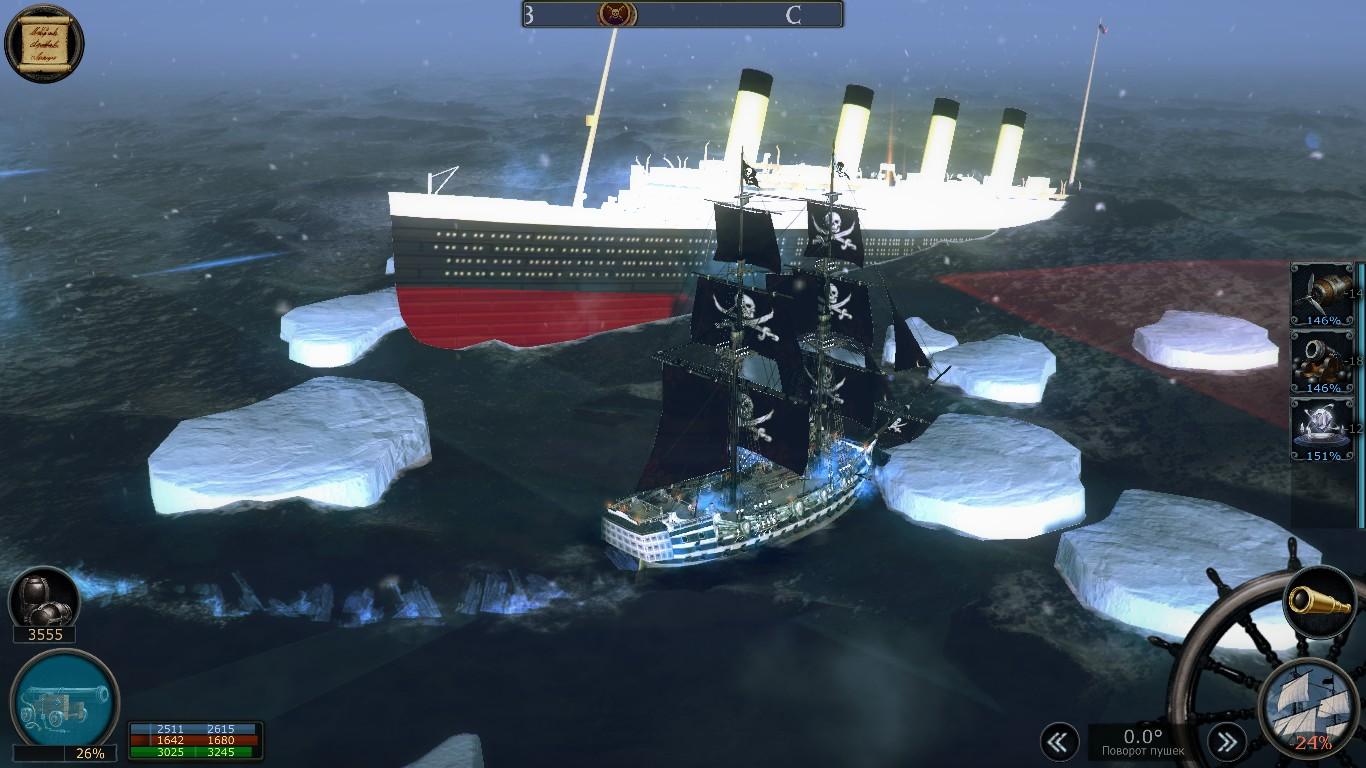Open the spyglass view
The height and width of the screenshot is (768, 1366).
[x=1319, y=600]
